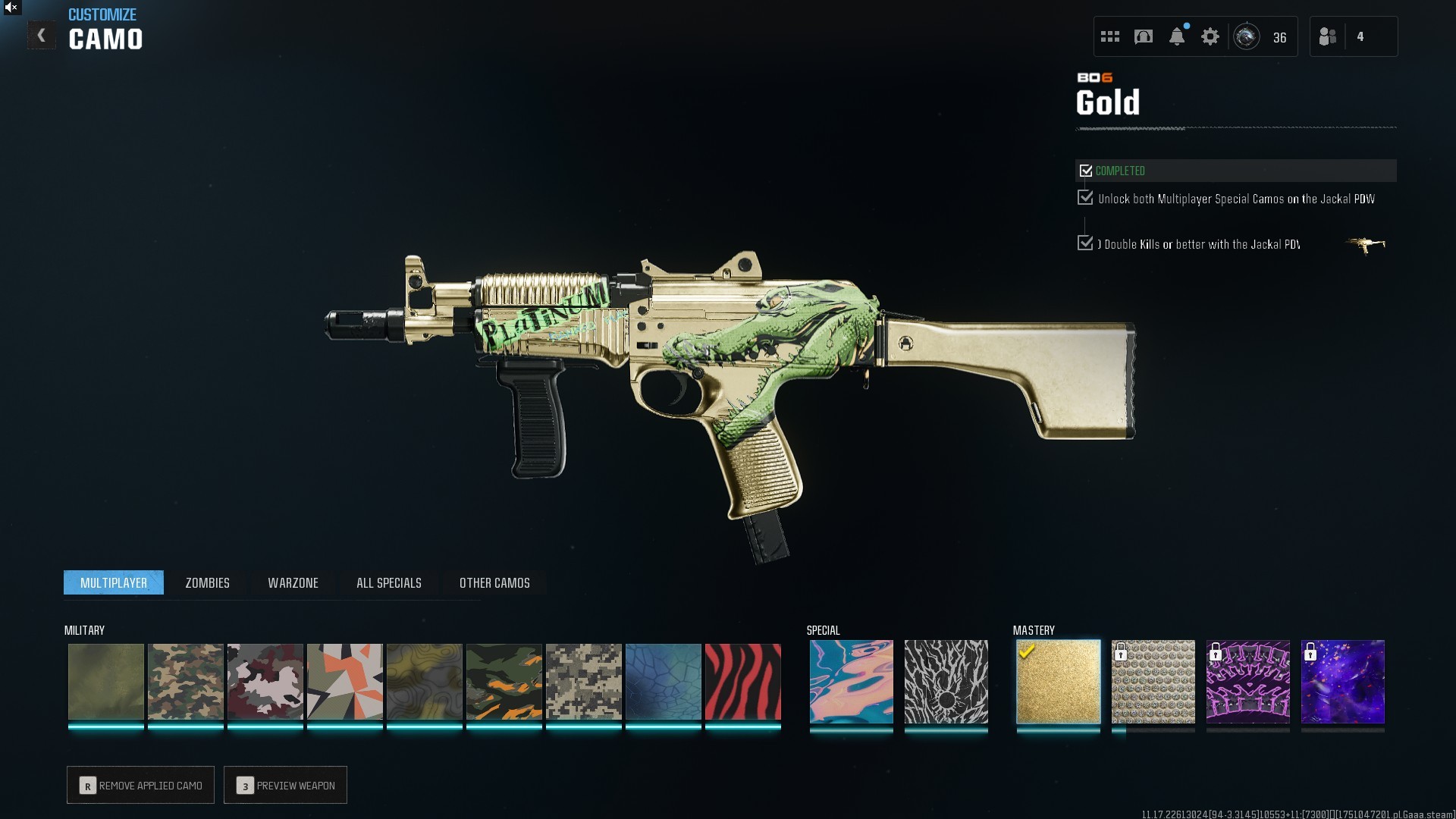Viewport: 1456px width, 819px height.
Task: Choose the red tiger stripe camo
Action: [742, 681]
